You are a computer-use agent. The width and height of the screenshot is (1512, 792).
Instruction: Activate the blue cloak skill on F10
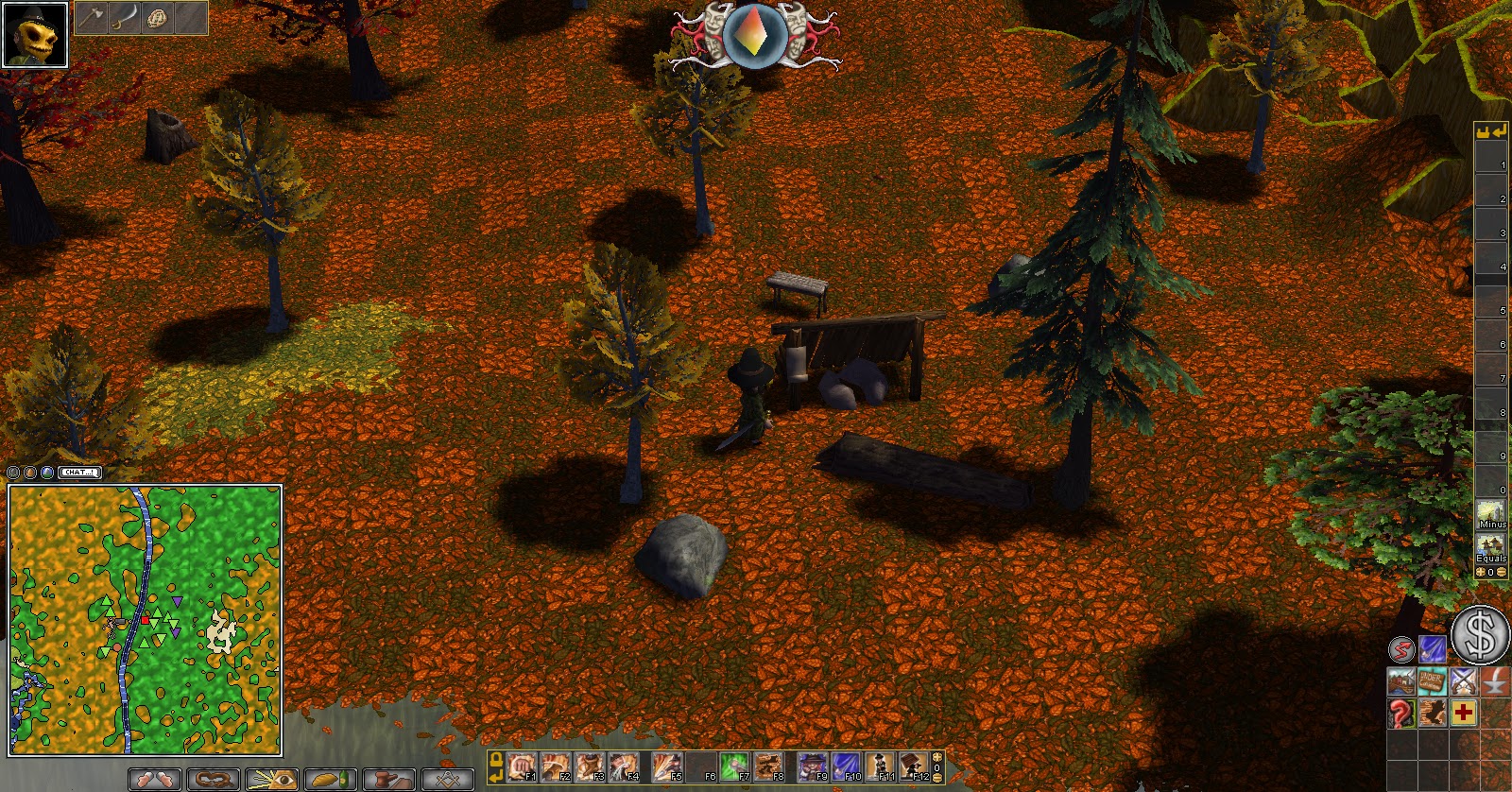(x=846, y=766)
